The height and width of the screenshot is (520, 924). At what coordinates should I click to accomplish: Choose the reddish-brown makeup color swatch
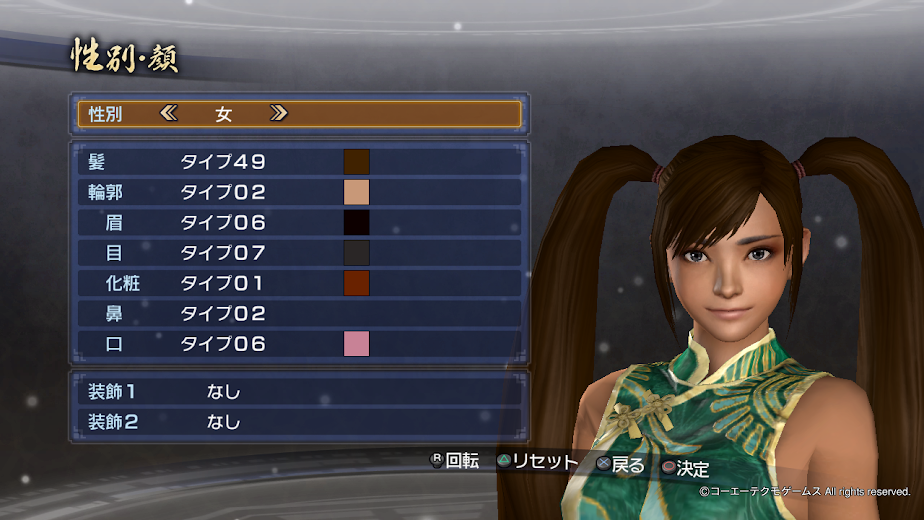357,283
